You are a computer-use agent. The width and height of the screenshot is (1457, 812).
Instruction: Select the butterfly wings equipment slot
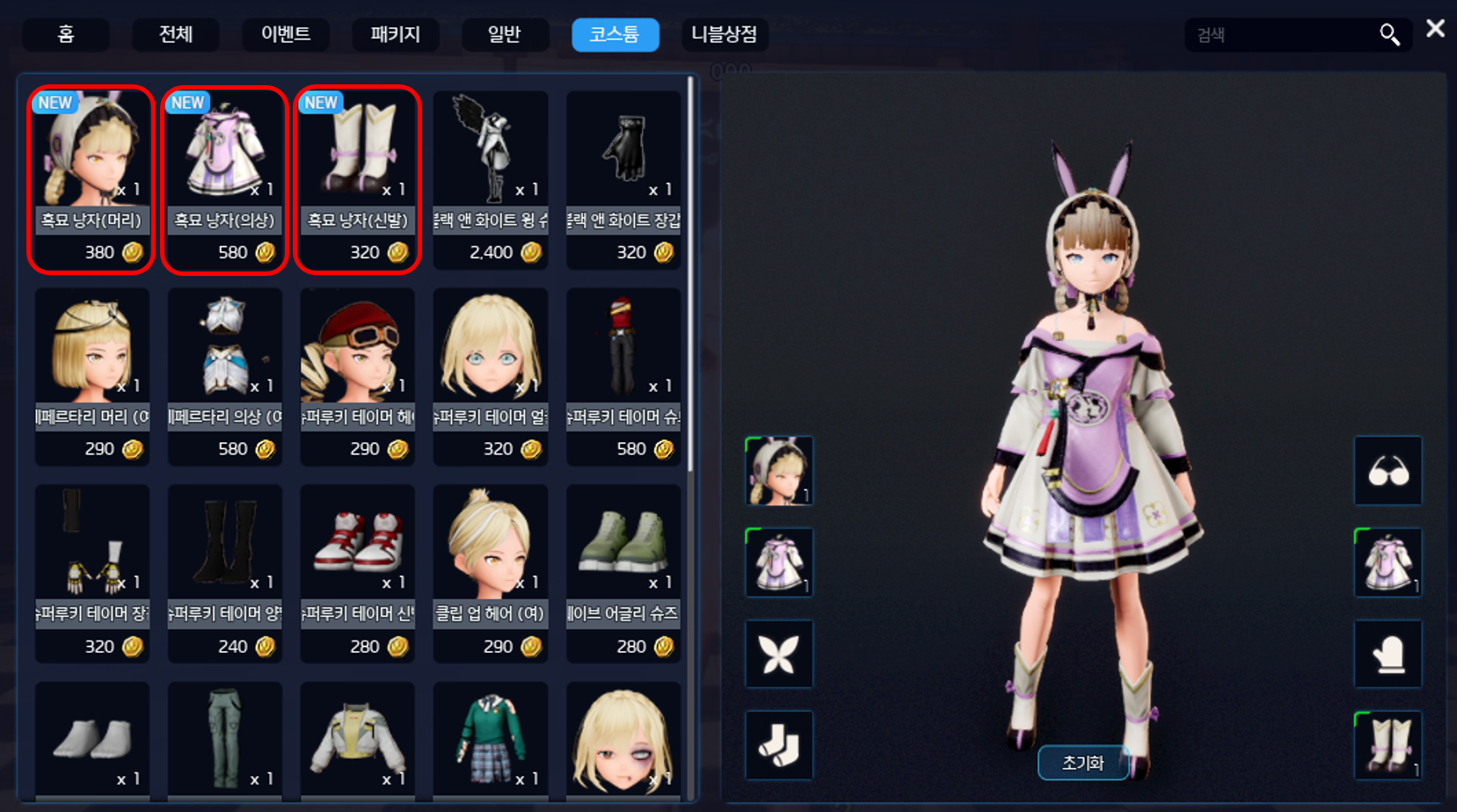(x=779, y=654)
